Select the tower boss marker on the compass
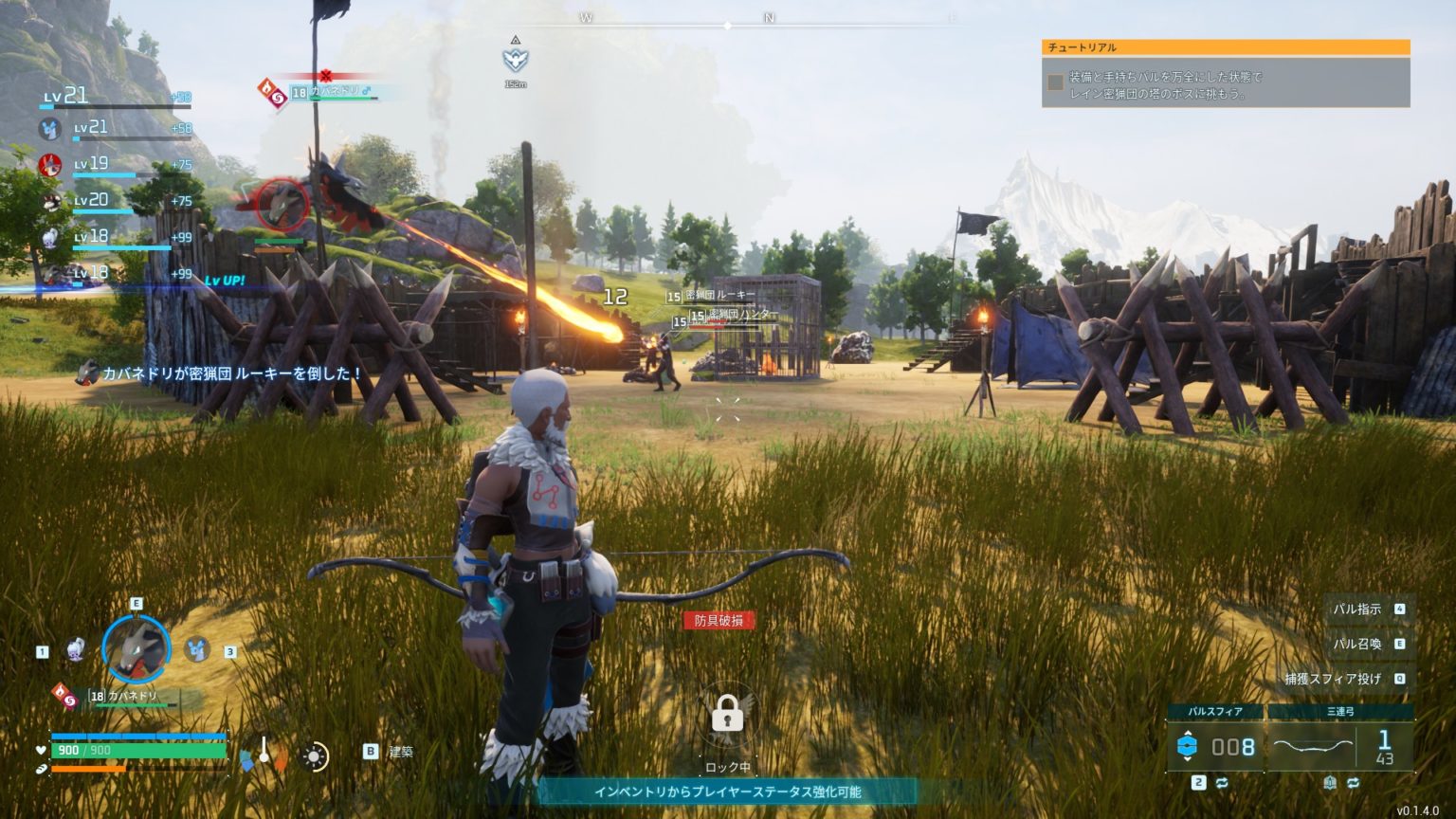The height and width of the screenshot is (819, 1456). 515,60
